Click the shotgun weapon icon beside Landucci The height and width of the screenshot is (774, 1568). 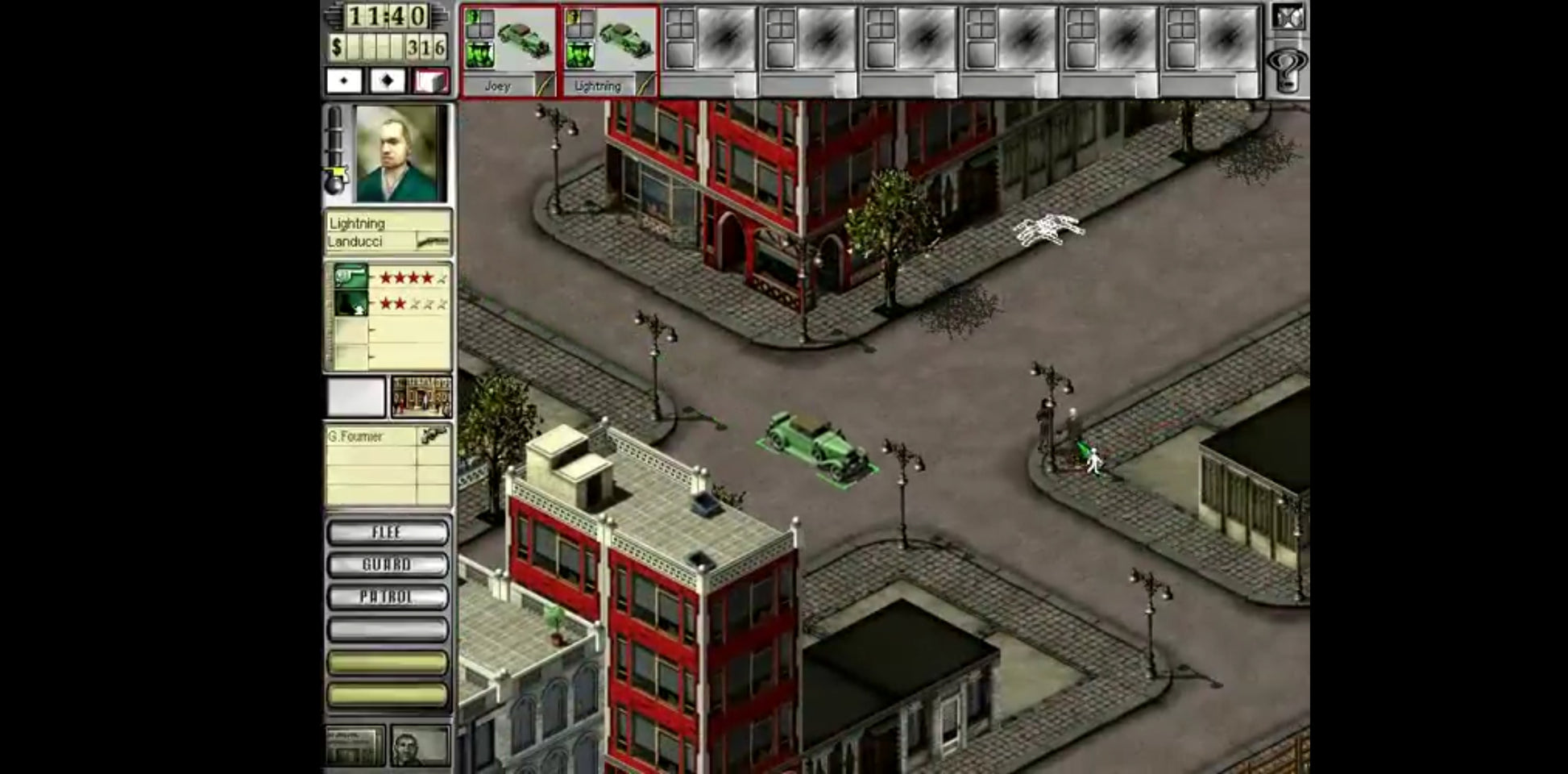tap(432, 241)
